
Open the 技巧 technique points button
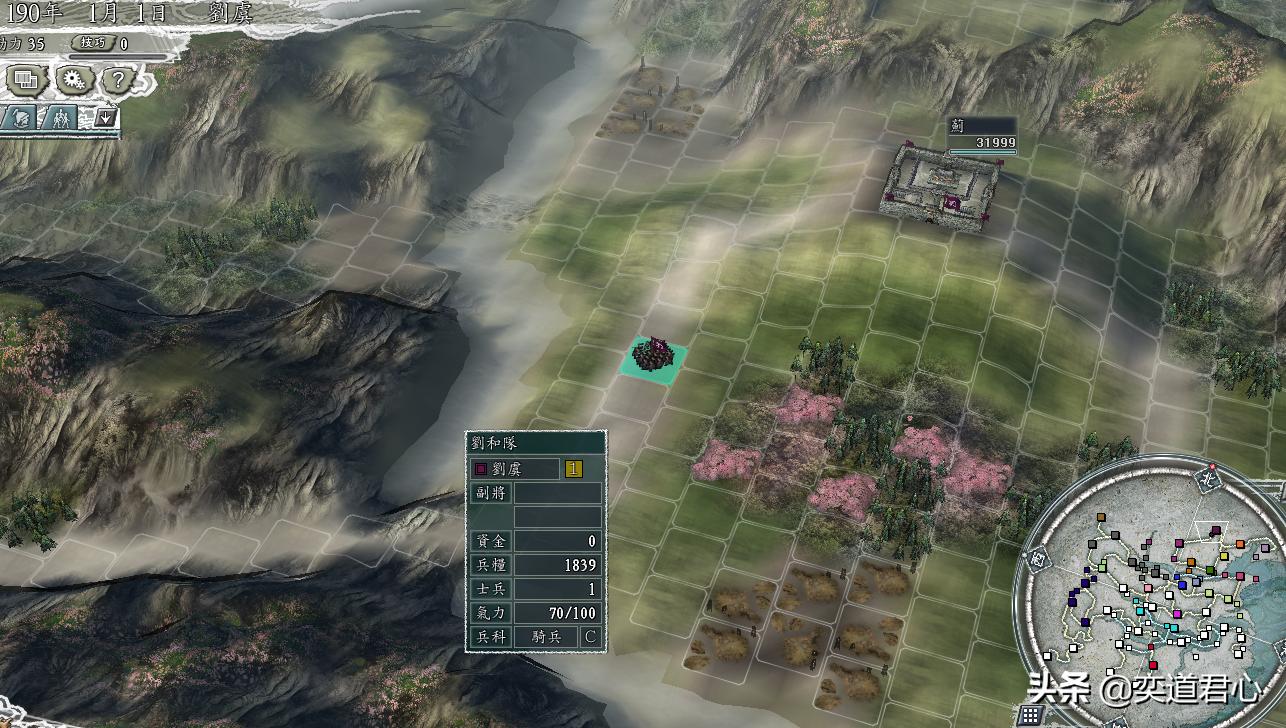click(93, 43)
